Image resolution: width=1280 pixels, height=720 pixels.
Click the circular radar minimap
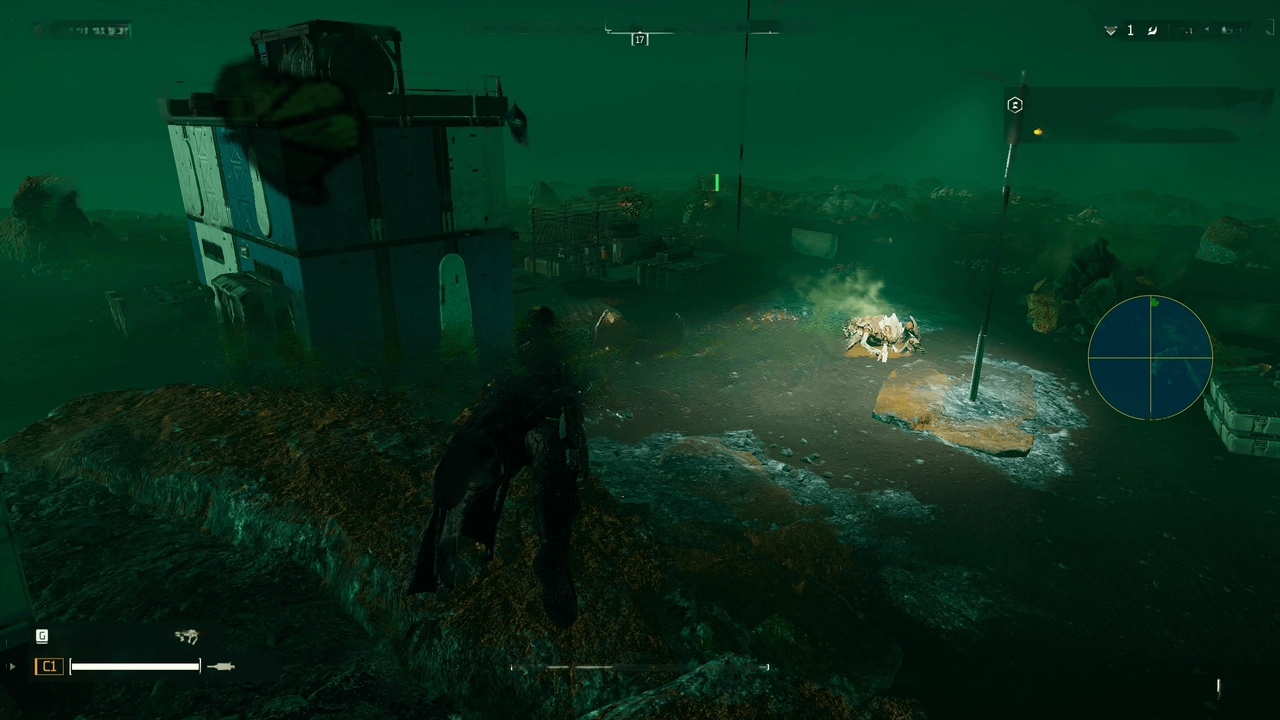coord(1150,357)
